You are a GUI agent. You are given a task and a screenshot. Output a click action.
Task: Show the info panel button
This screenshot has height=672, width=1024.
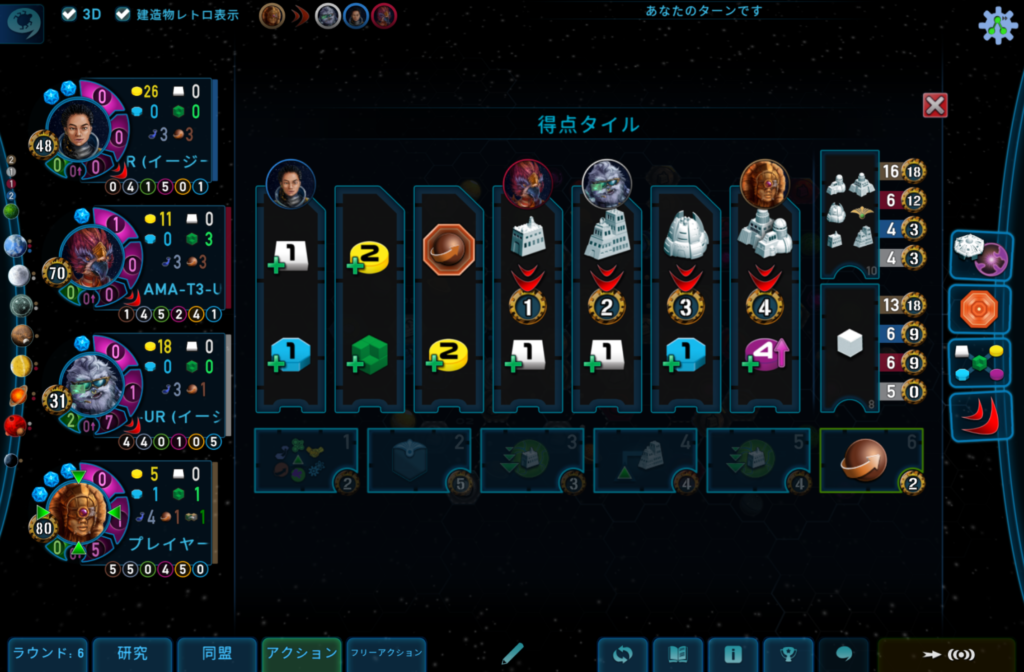tap(733, 655)
